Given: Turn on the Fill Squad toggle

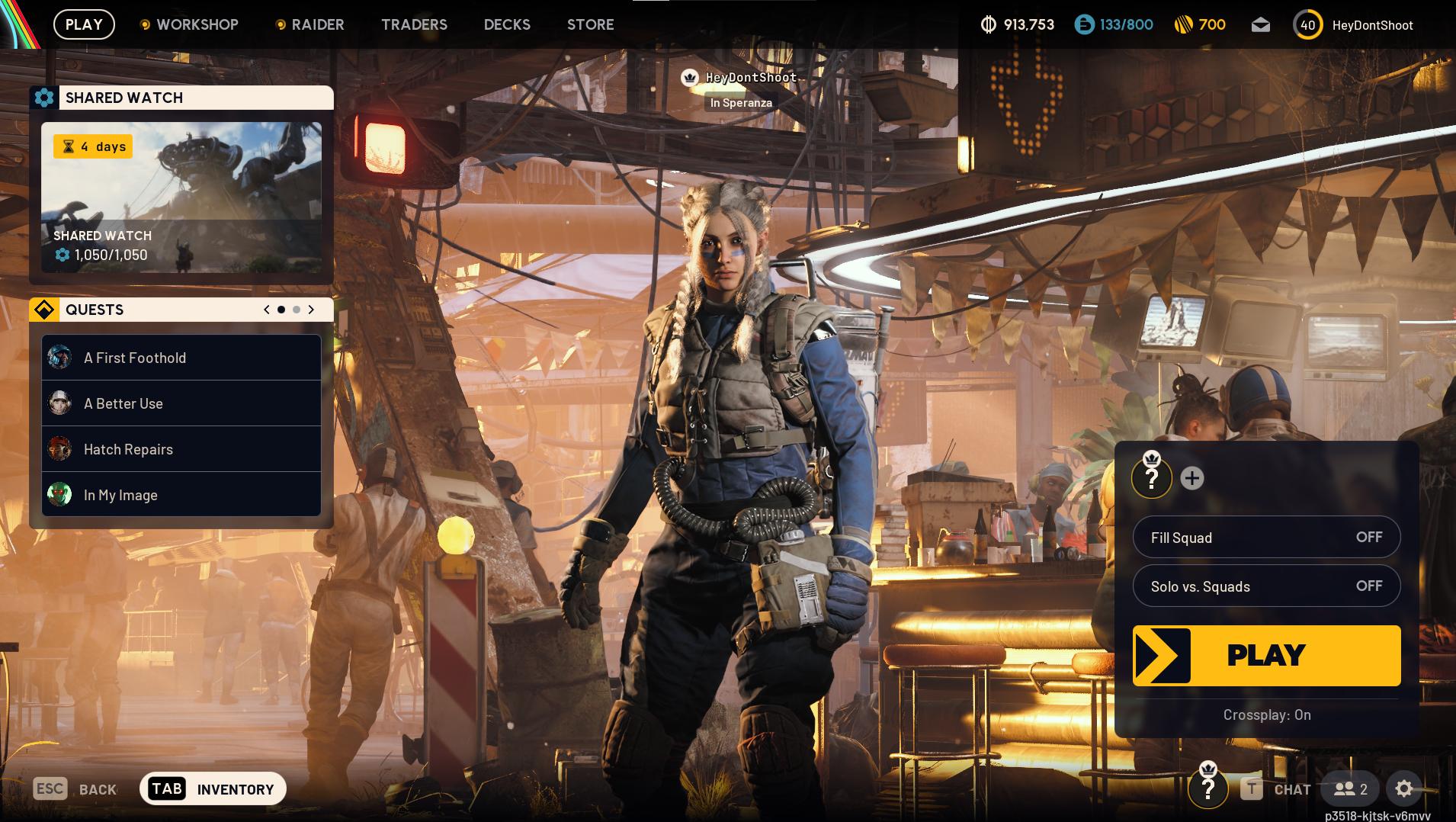Looking at the screenshot, I should coord(1368,537).
